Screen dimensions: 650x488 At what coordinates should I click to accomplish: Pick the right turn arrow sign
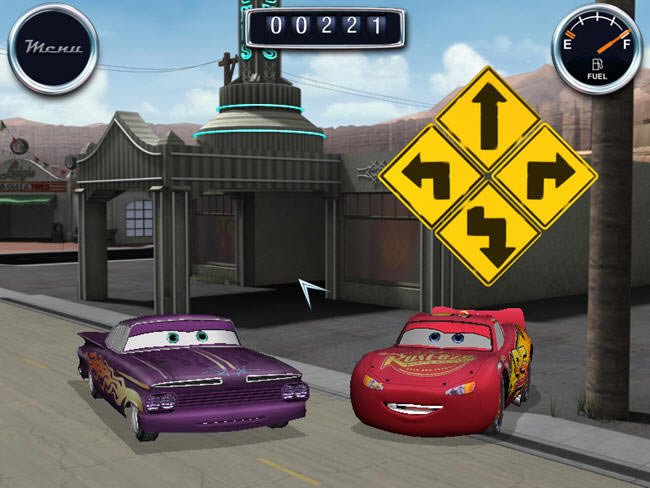pos(545,176)
